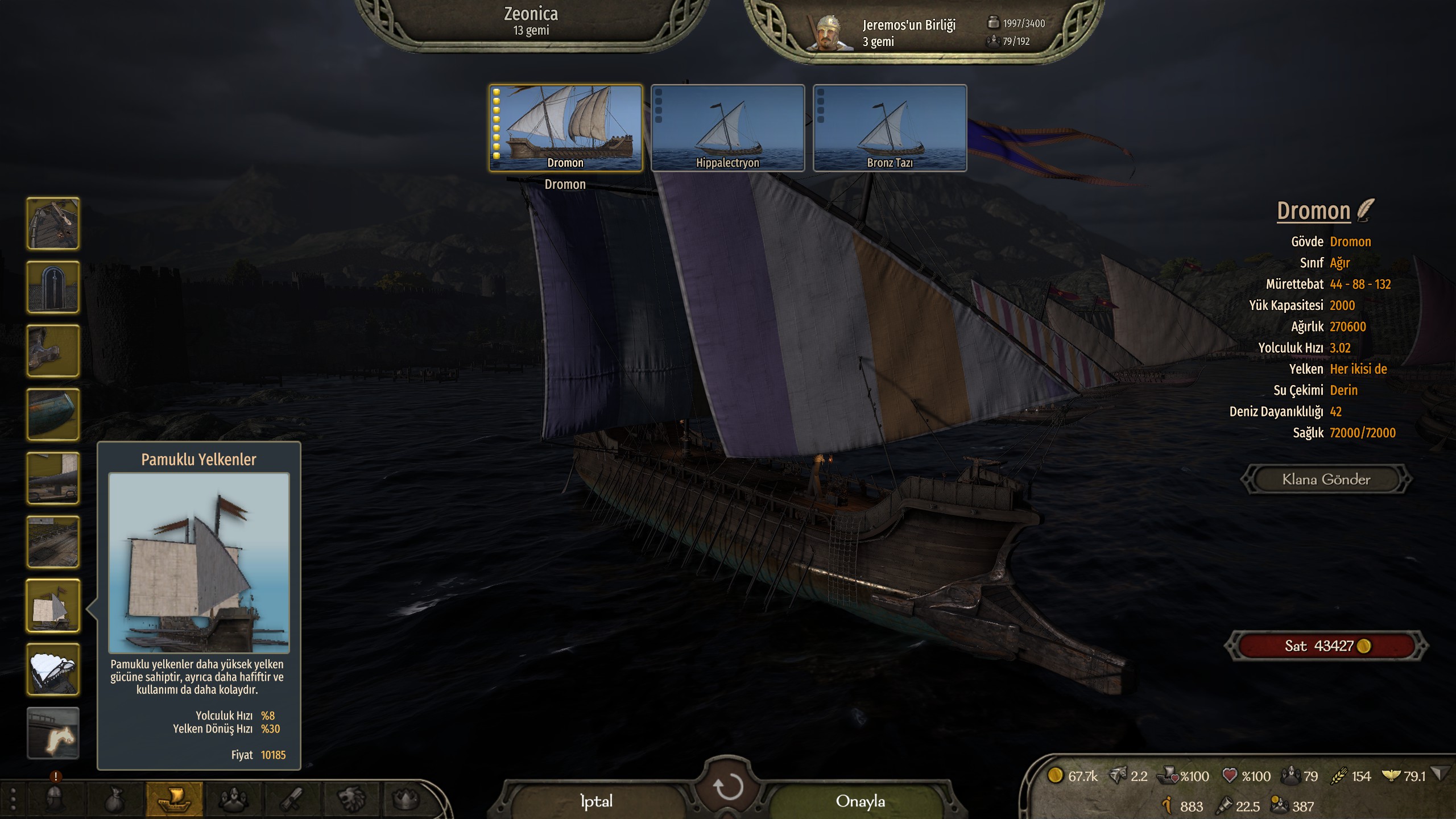Select the greyed figurehead upgrade slot

tap(53, 733)
